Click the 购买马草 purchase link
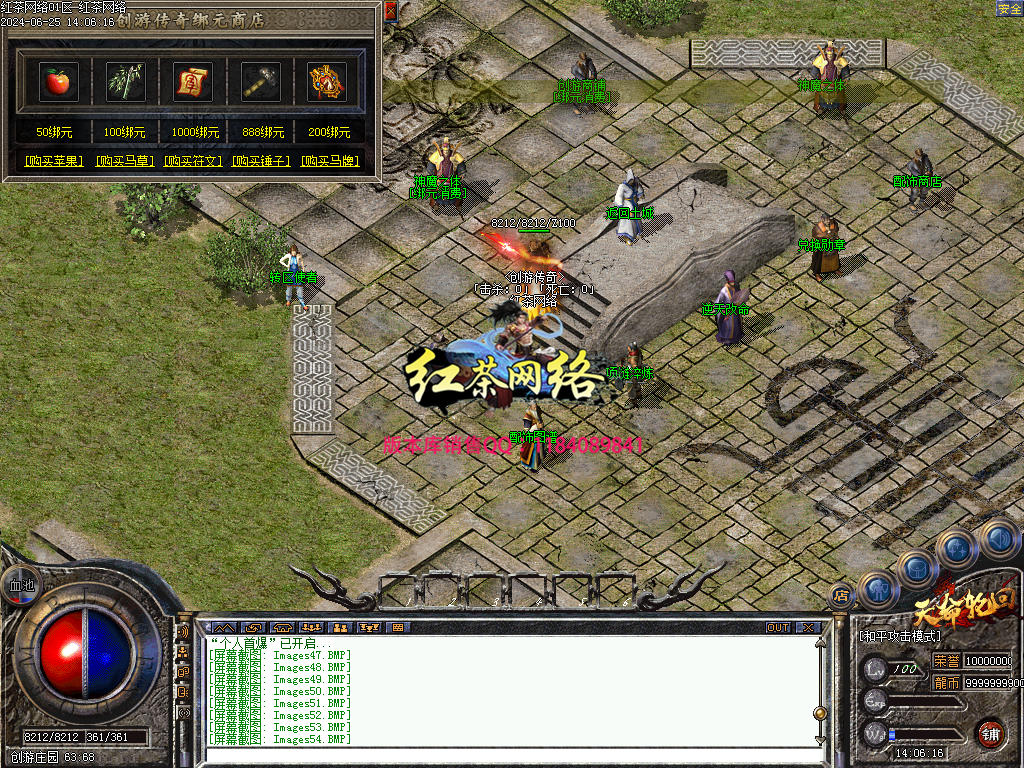The height and width of the screenshot is (768, 1024). 125,161
